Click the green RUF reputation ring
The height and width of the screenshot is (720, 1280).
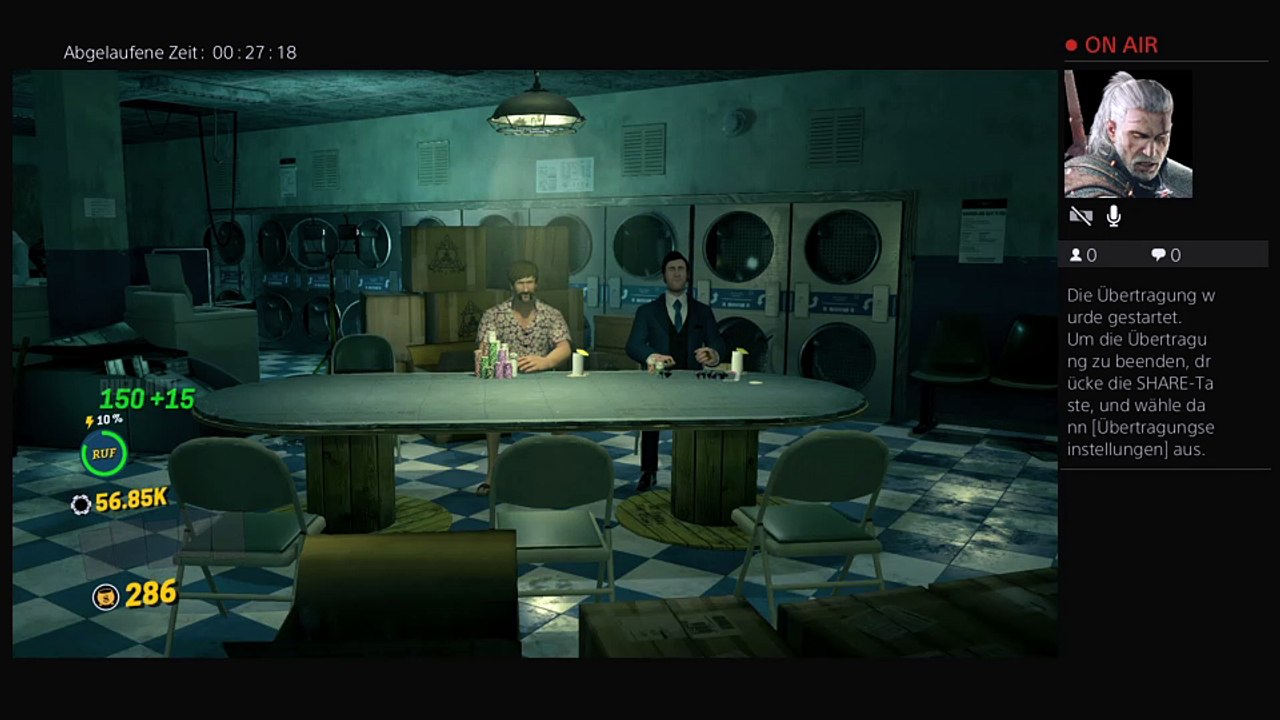pyautogui.click(x=104, y=453)
